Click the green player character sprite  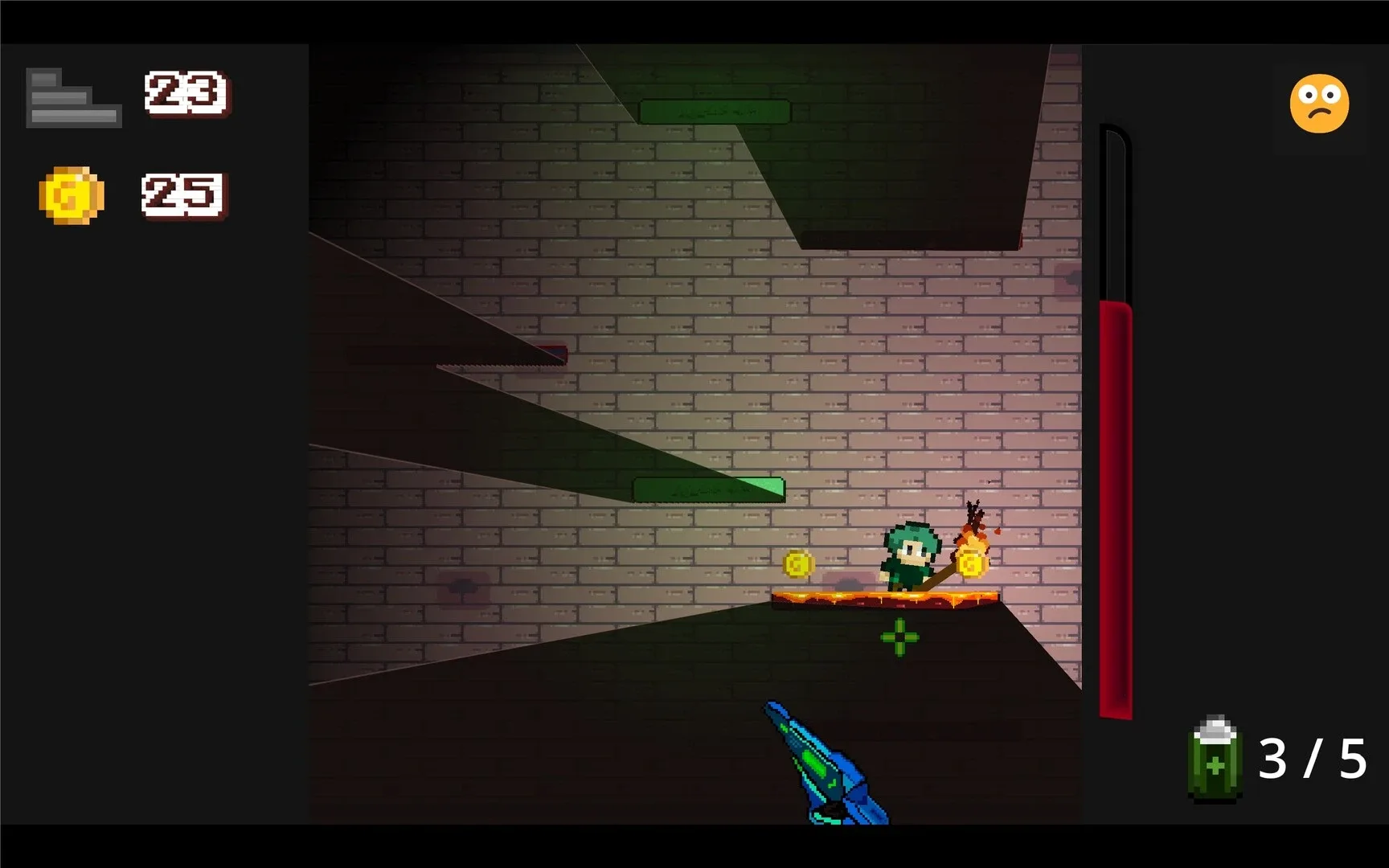click(912, 555)
